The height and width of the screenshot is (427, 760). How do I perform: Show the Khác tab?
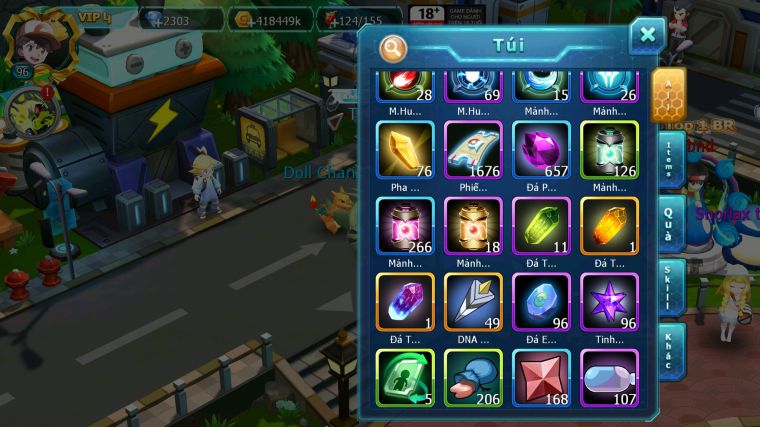coord(670,349)
